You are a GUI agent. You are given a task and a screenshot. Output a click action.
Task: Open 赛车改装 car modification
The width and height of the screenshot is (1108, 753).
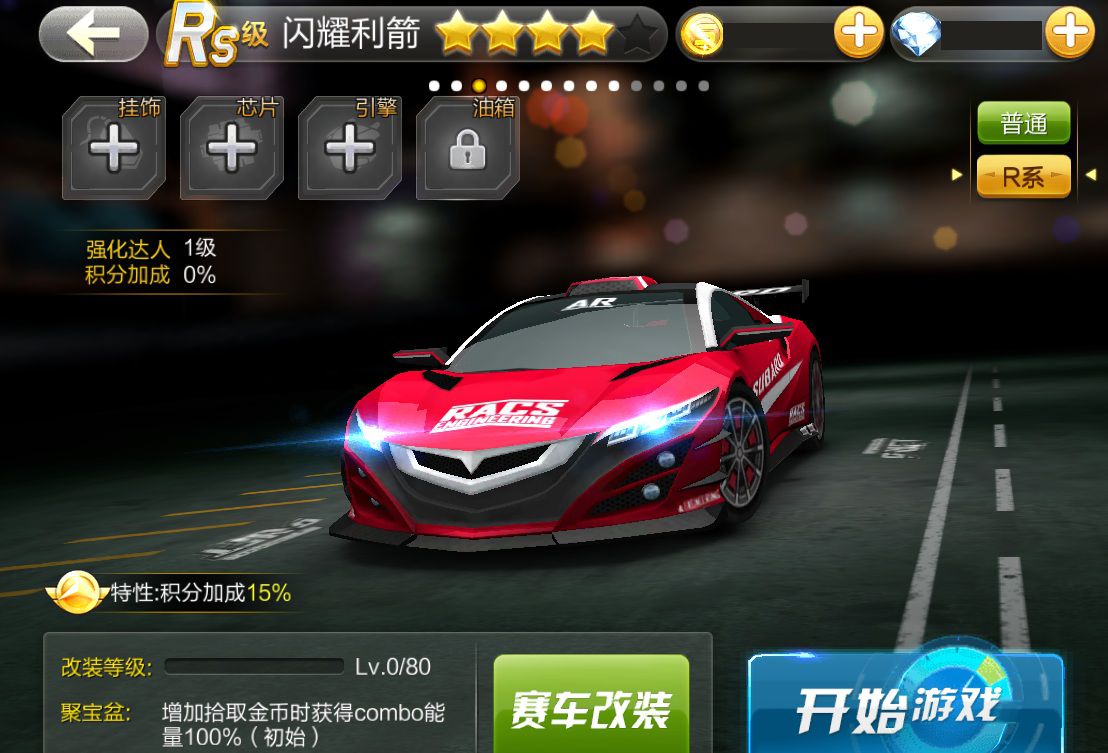pyautogui.click(x=591, y=706)
